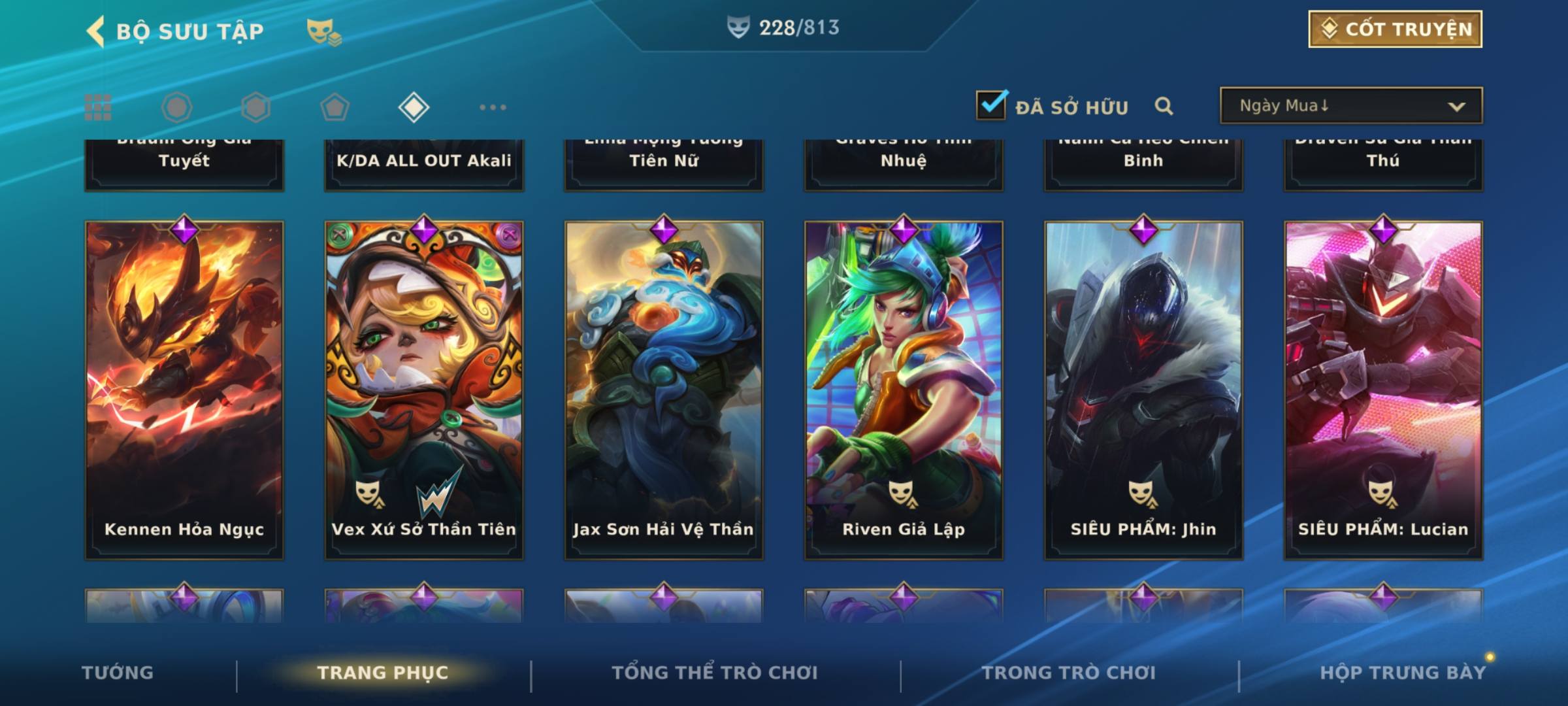Click the K/DA ALL OUT Akali card

[424, 163]
